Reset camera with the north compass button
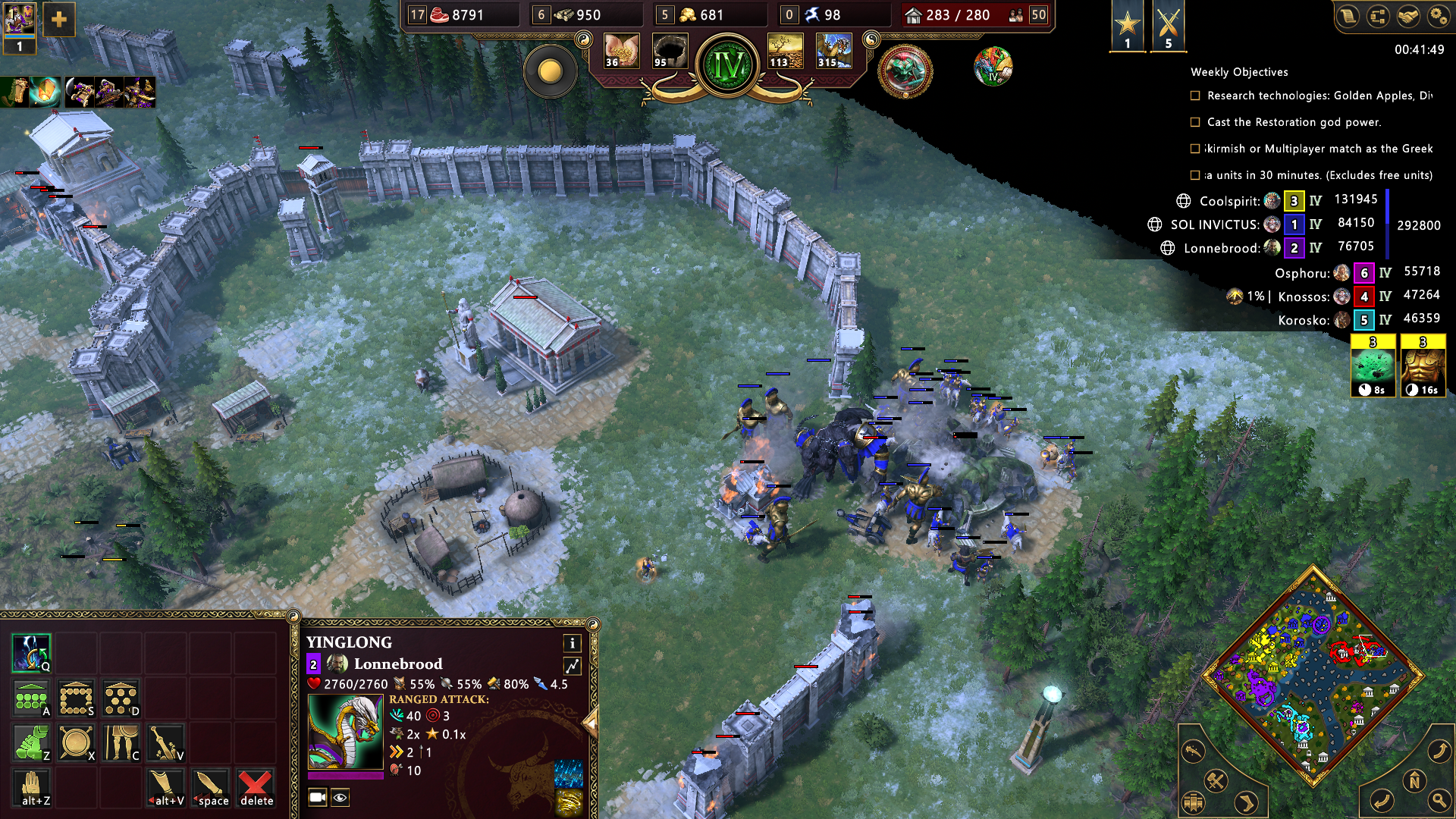Image resolution: width=1456 pixels, height=819 pixels. coord(1414,780)
